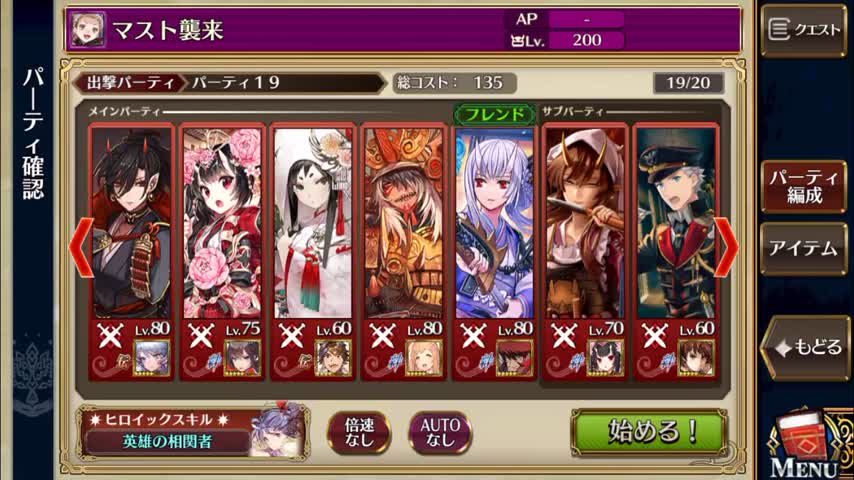Choose the girl with pink peonies card

tap(222, 223)
